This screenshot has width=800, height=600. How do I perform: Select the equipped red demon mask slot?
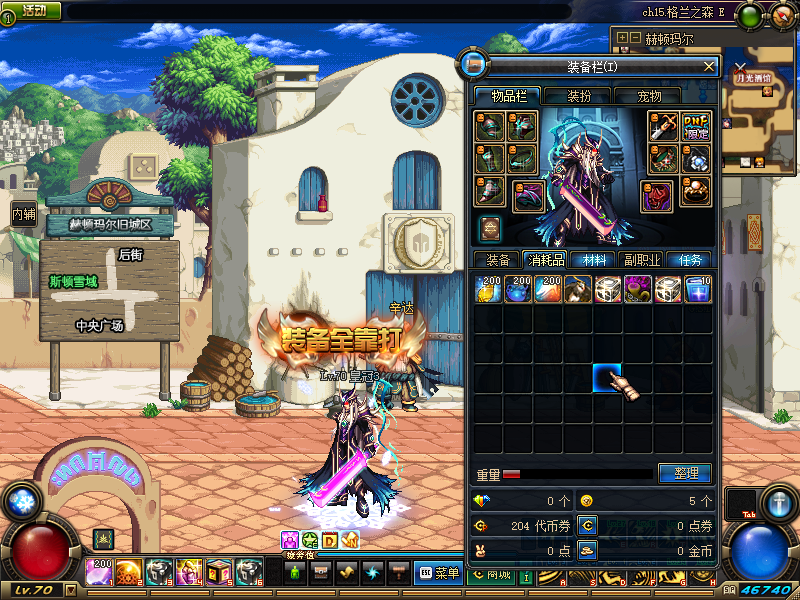(x=659, y=194)
